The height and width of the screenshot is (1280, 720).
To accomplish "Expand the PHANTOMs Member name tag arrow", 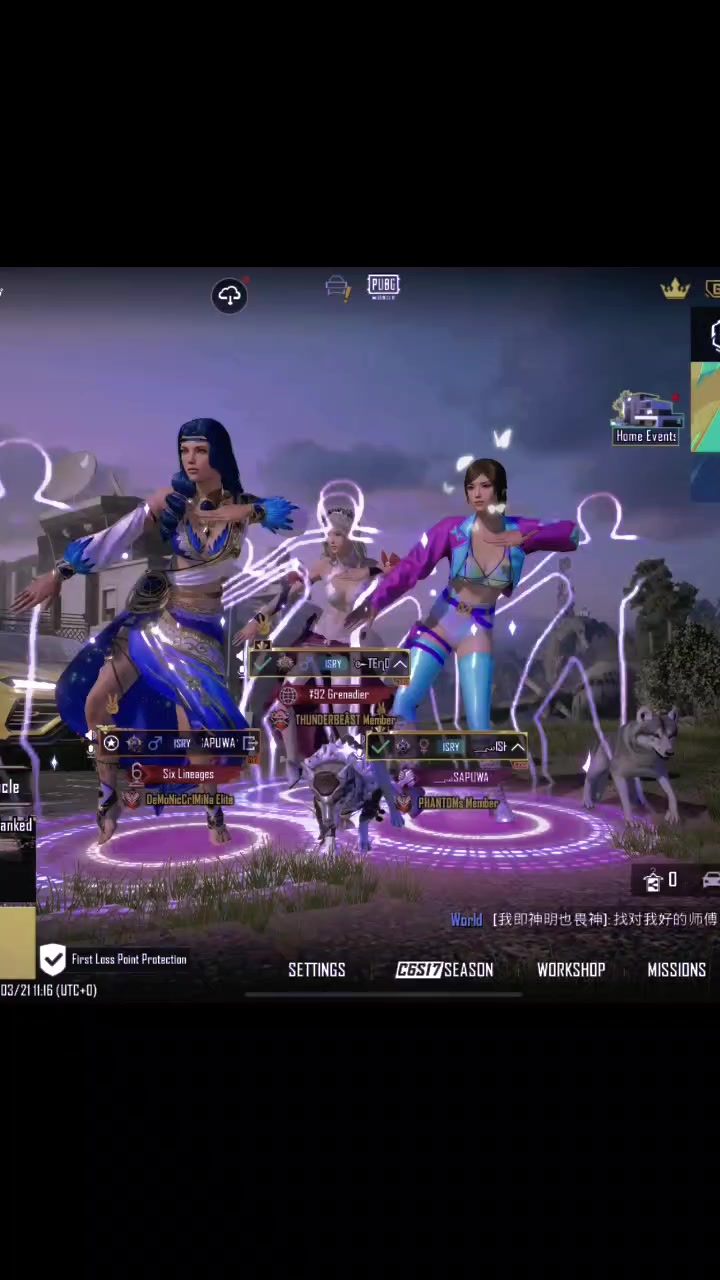I will tap(517, 747).
